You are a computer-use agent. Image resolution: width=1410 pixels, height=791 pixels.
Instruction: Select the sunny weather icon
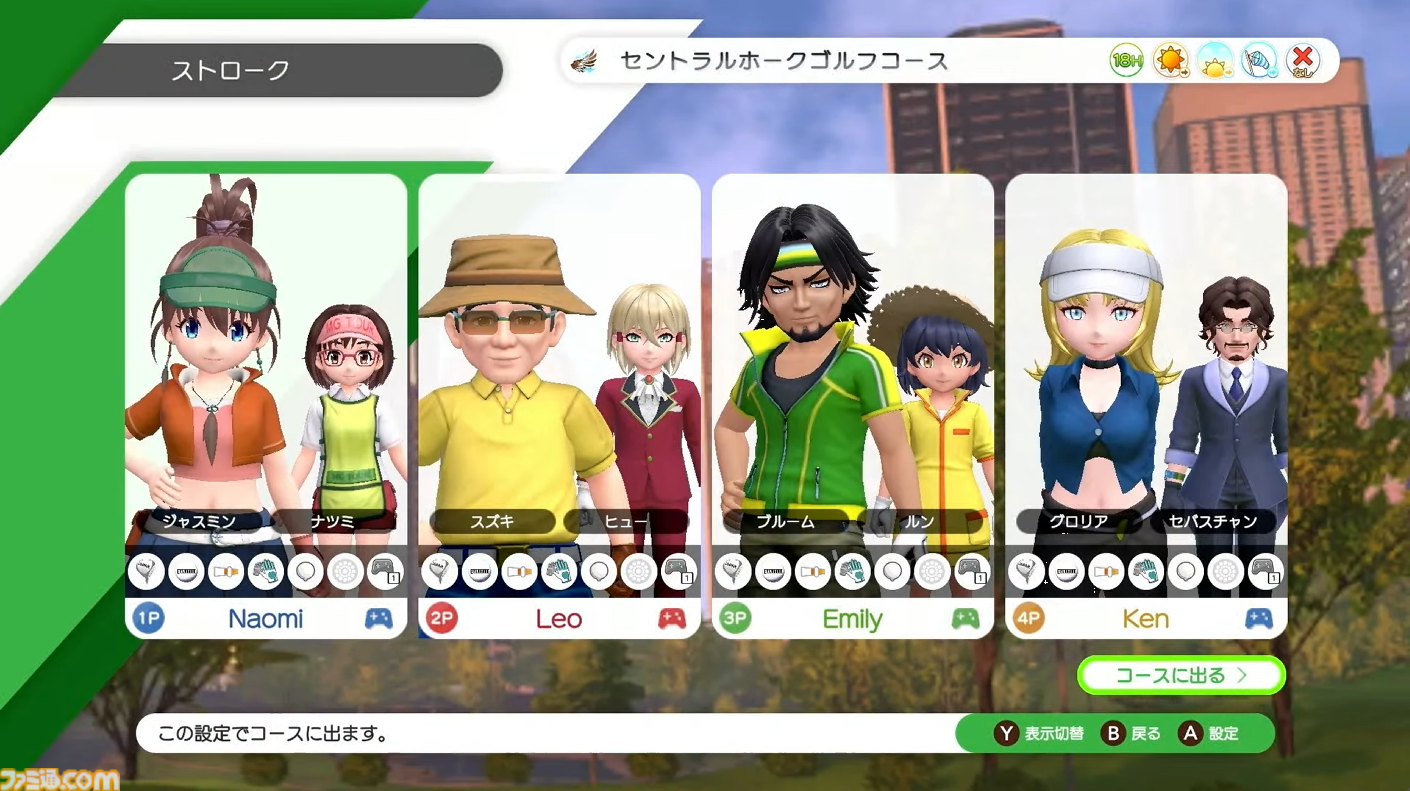pos(1170,60)
